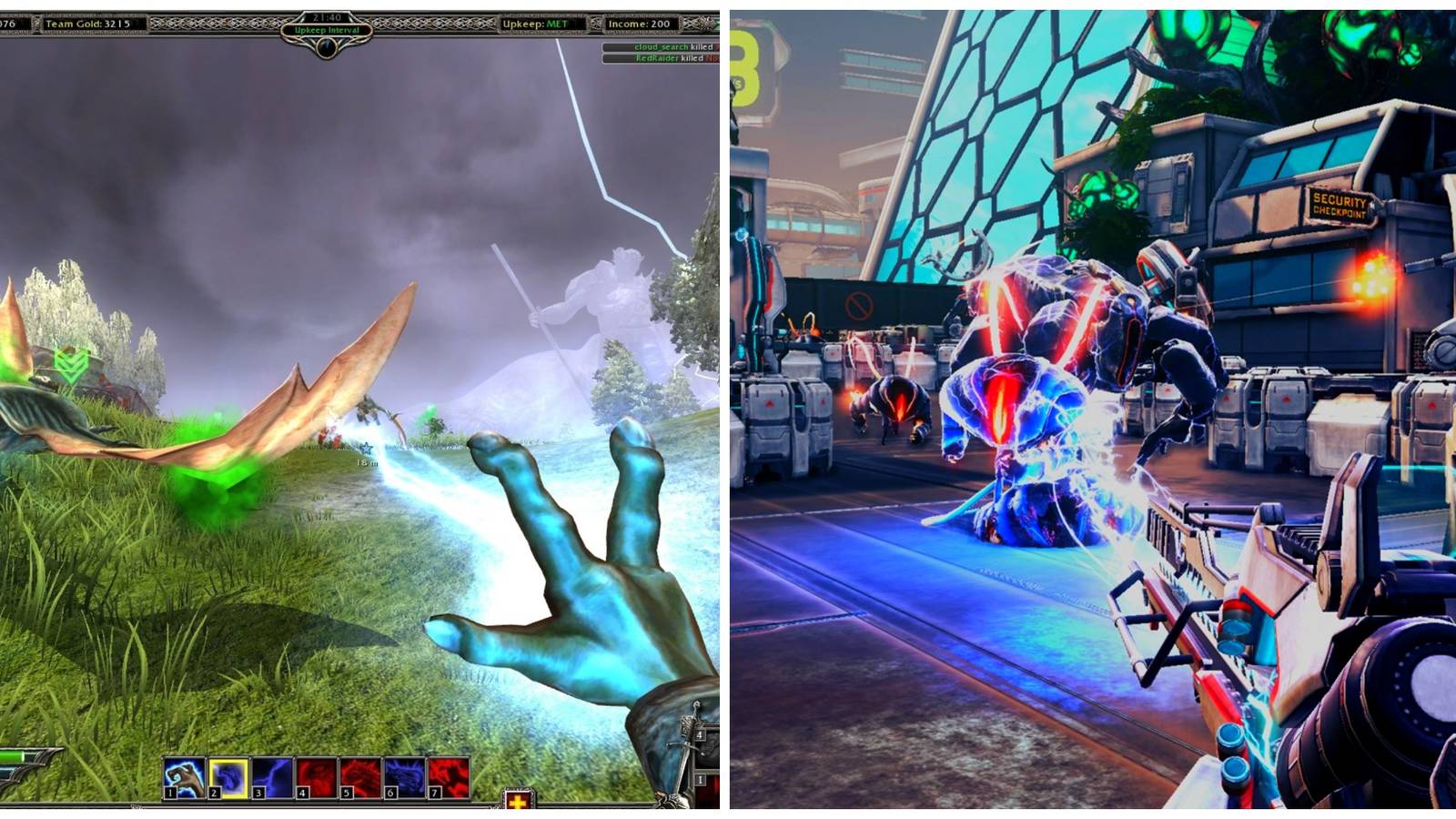Select the claw attack in hotbar slot 1

pyautogui.click(x=182, y=777)
